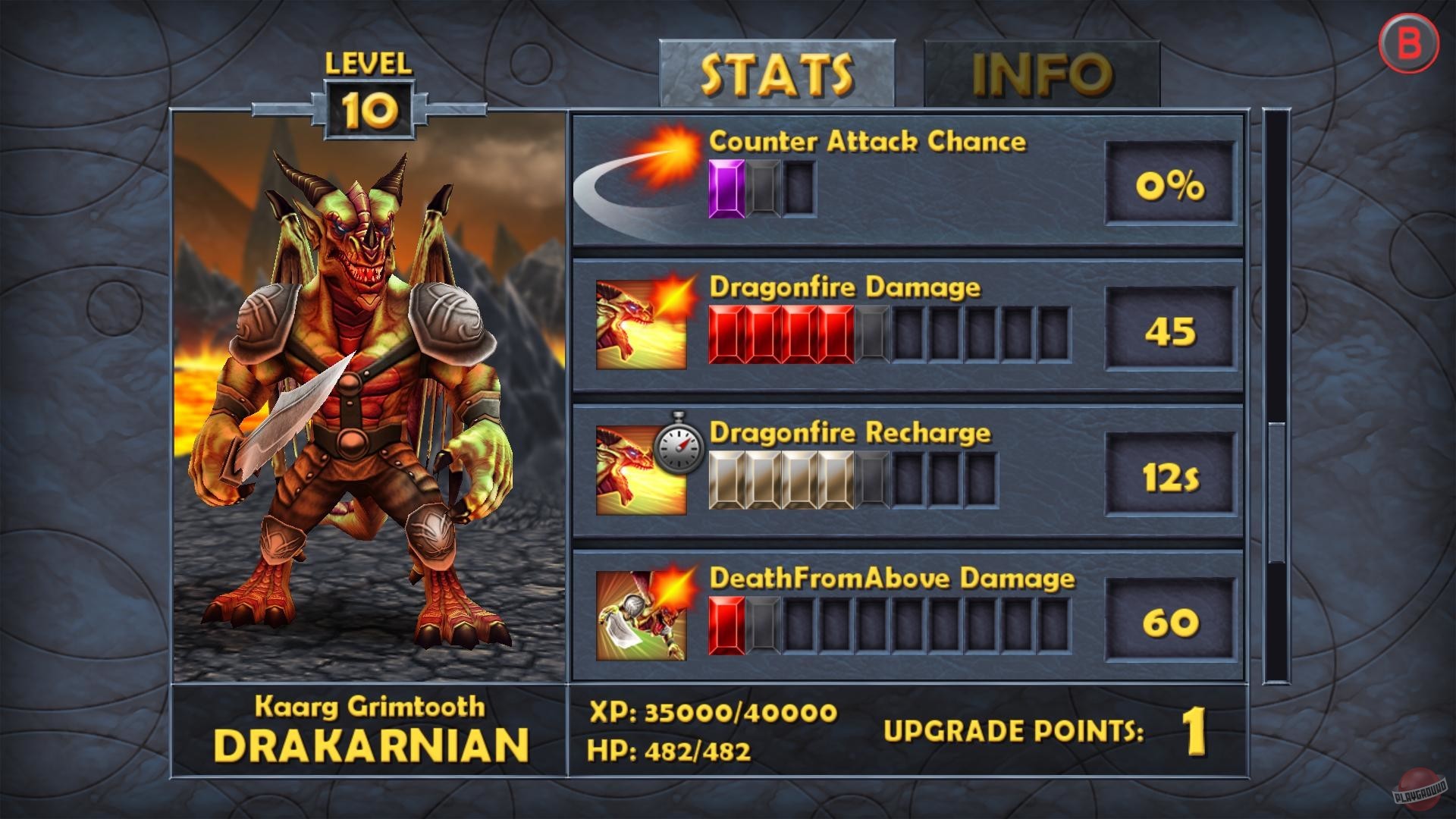Collapse the DeathFromAbove Damage stat row
The height and width of the screenshot is (819, 1456).
pyautogui.click(x=910, y=614)
